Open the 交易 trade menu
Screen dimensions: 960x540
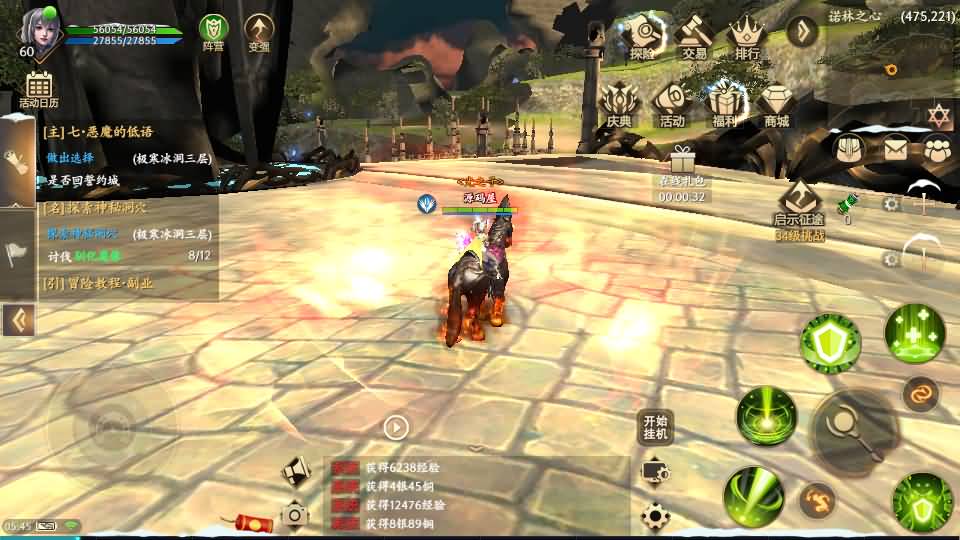pos(694,35)
